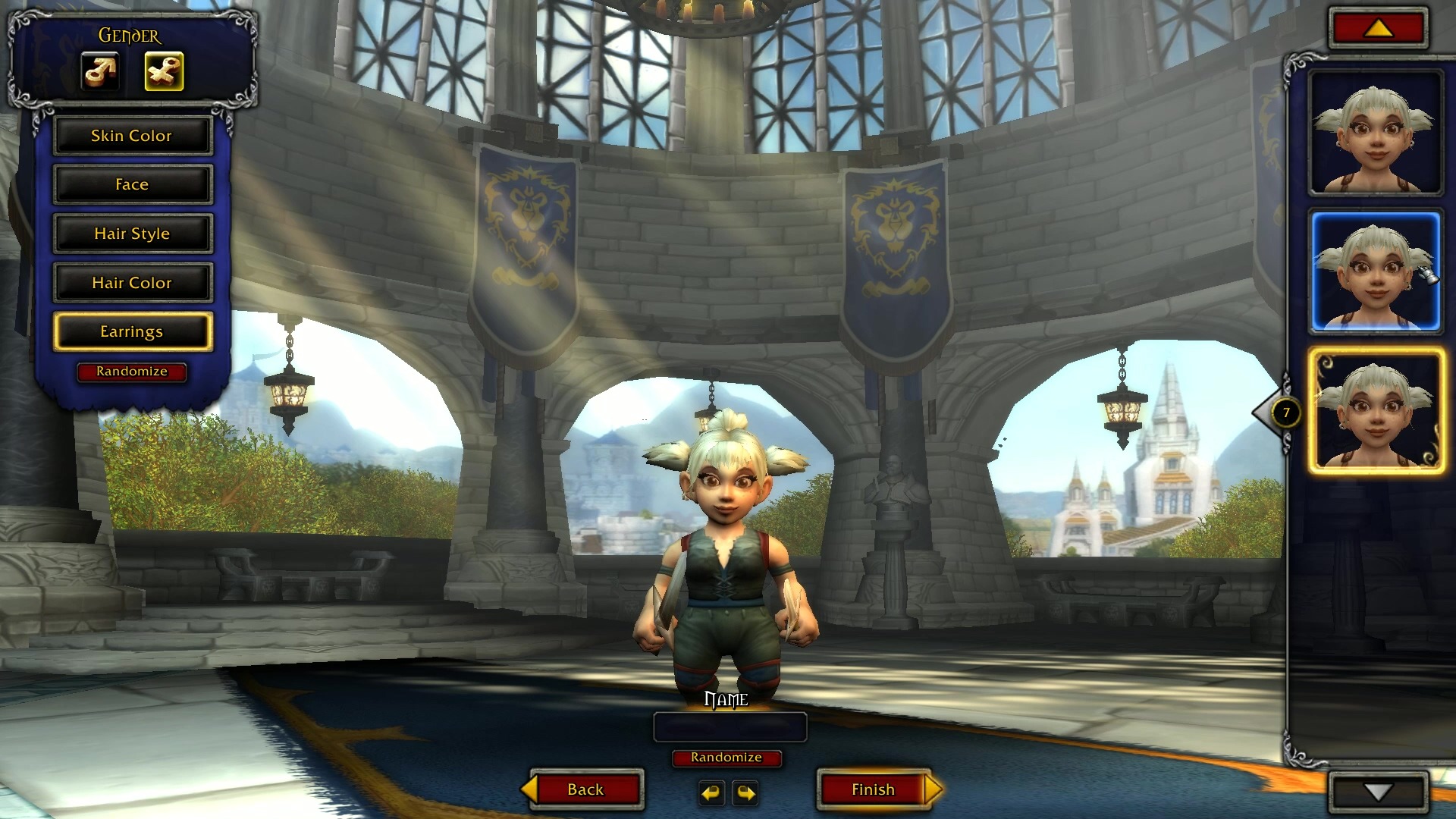Choose the topmost earring preview thumbnail
1456x819 pixels.
pyautogui.click(x=1376, y=133)
